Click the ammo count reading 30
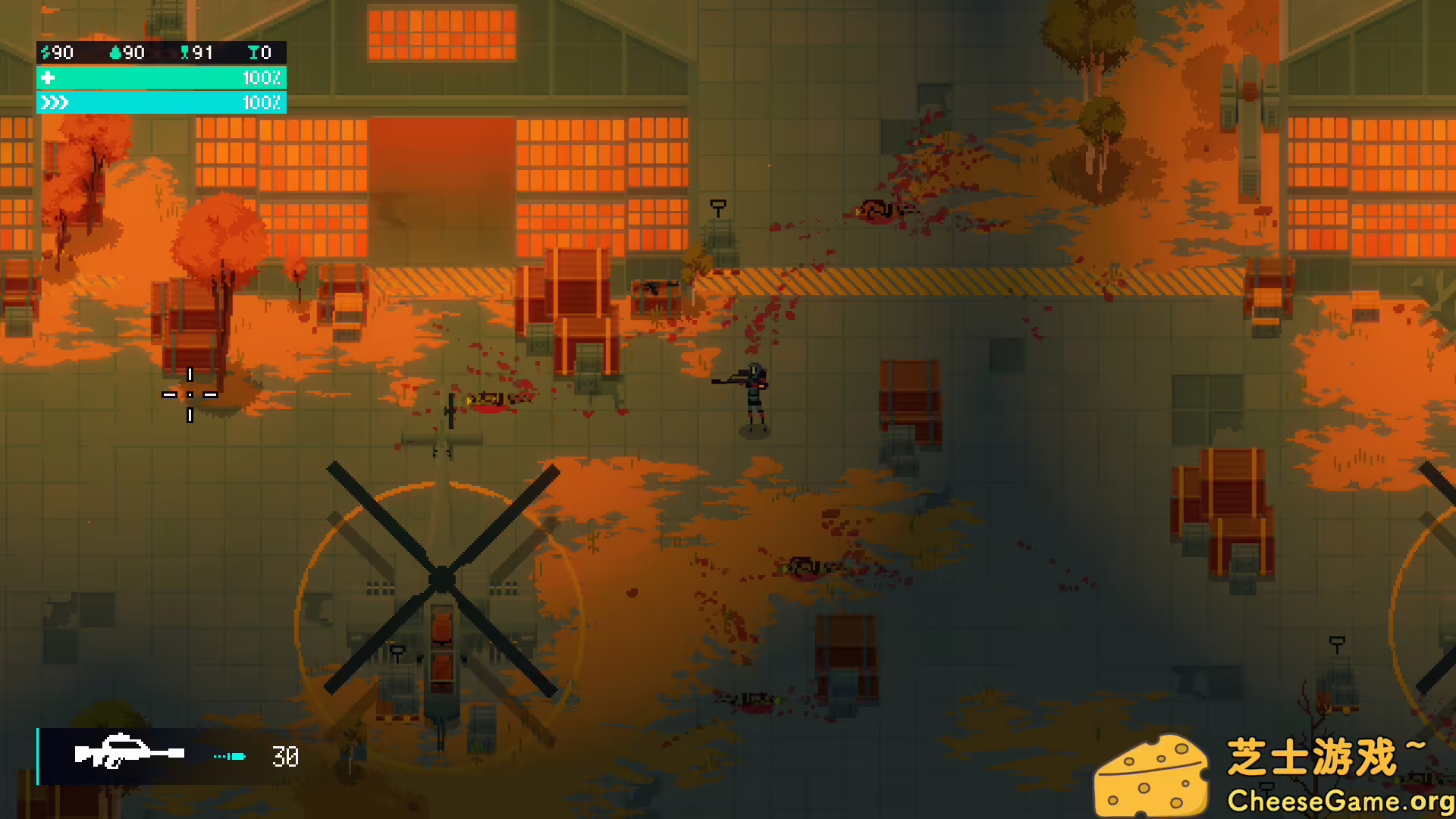The height and width of the screenshot is (819, 1456). click(x=284, y=756)
